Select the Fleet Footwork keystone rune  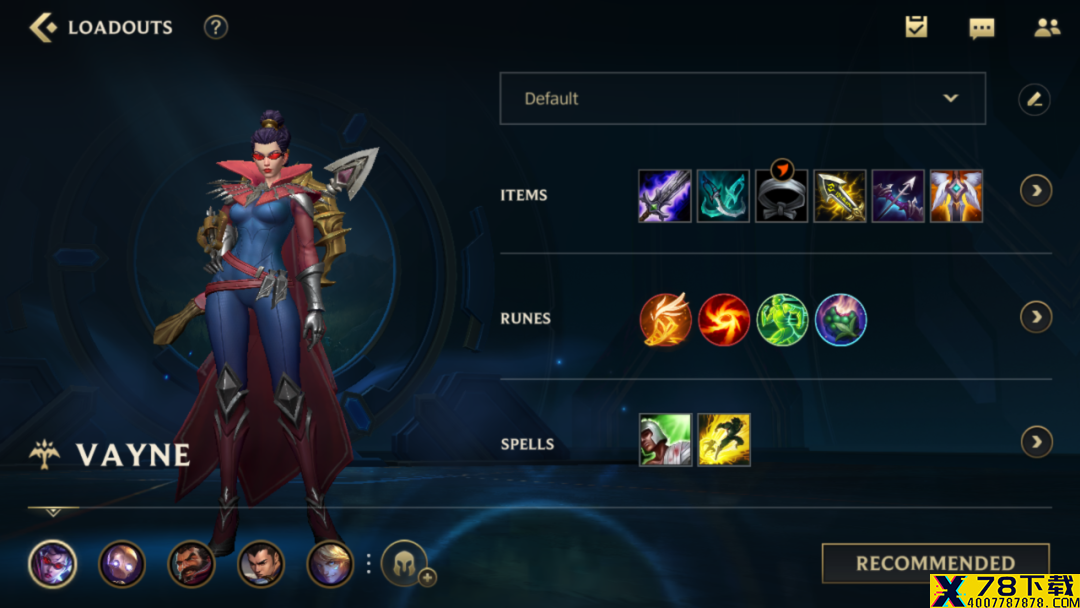(665, 320)
